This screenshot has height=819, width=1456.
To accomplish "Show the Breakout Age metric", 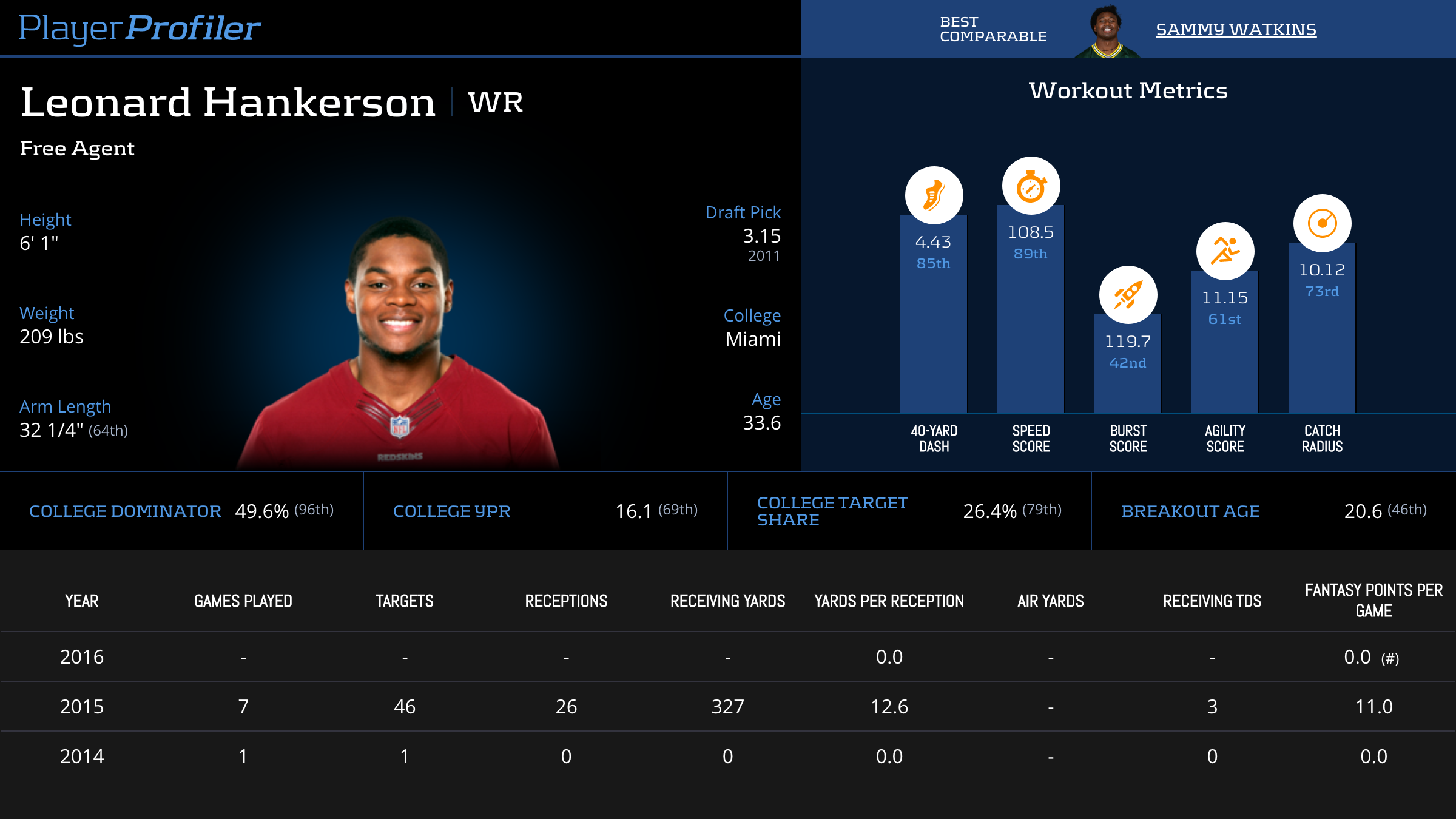I will (x=1190, y=511).
